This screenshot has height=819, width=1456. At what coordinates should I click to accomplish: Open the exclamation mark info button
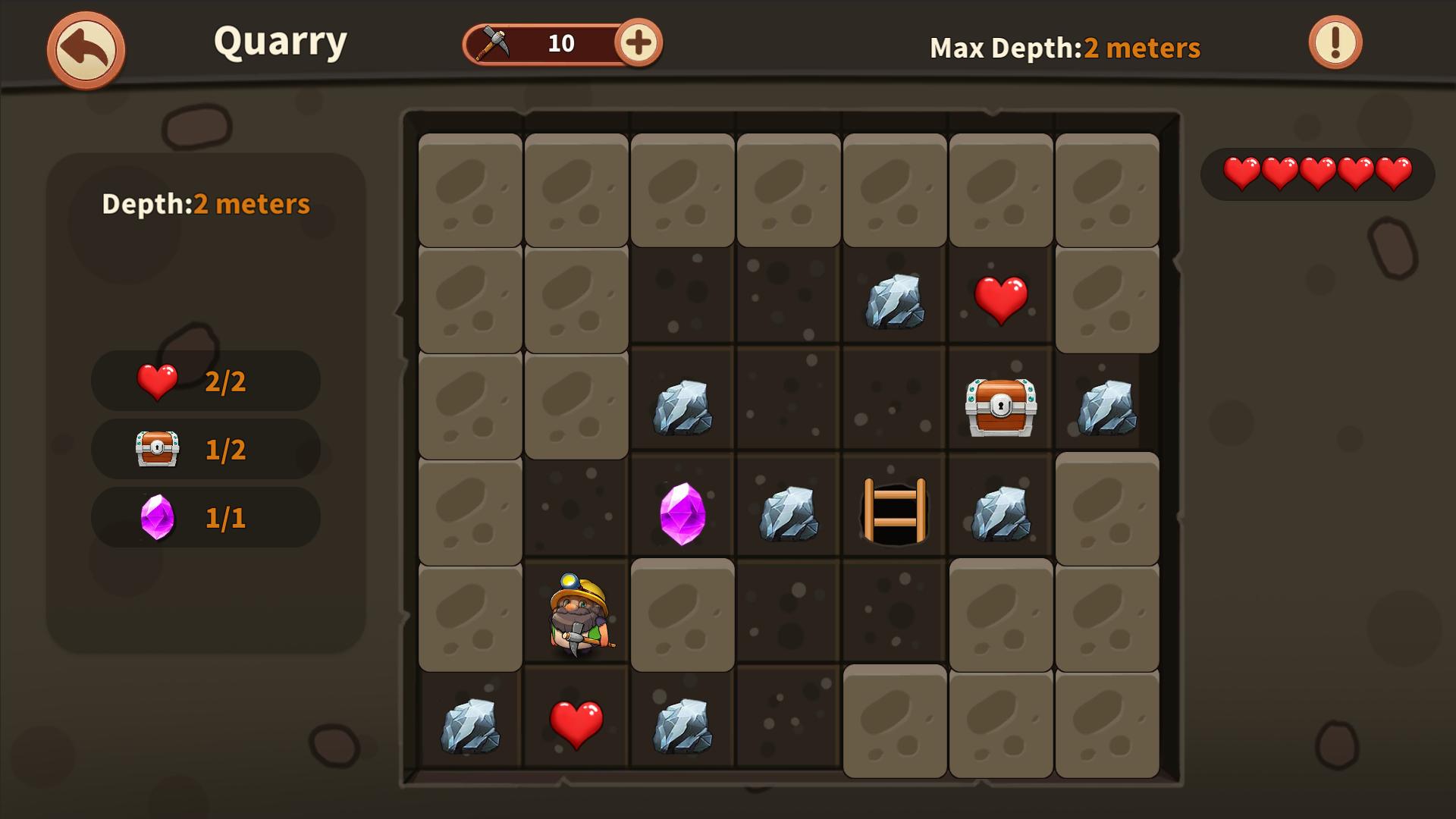pyautogui.click(x=1335, y=43)
